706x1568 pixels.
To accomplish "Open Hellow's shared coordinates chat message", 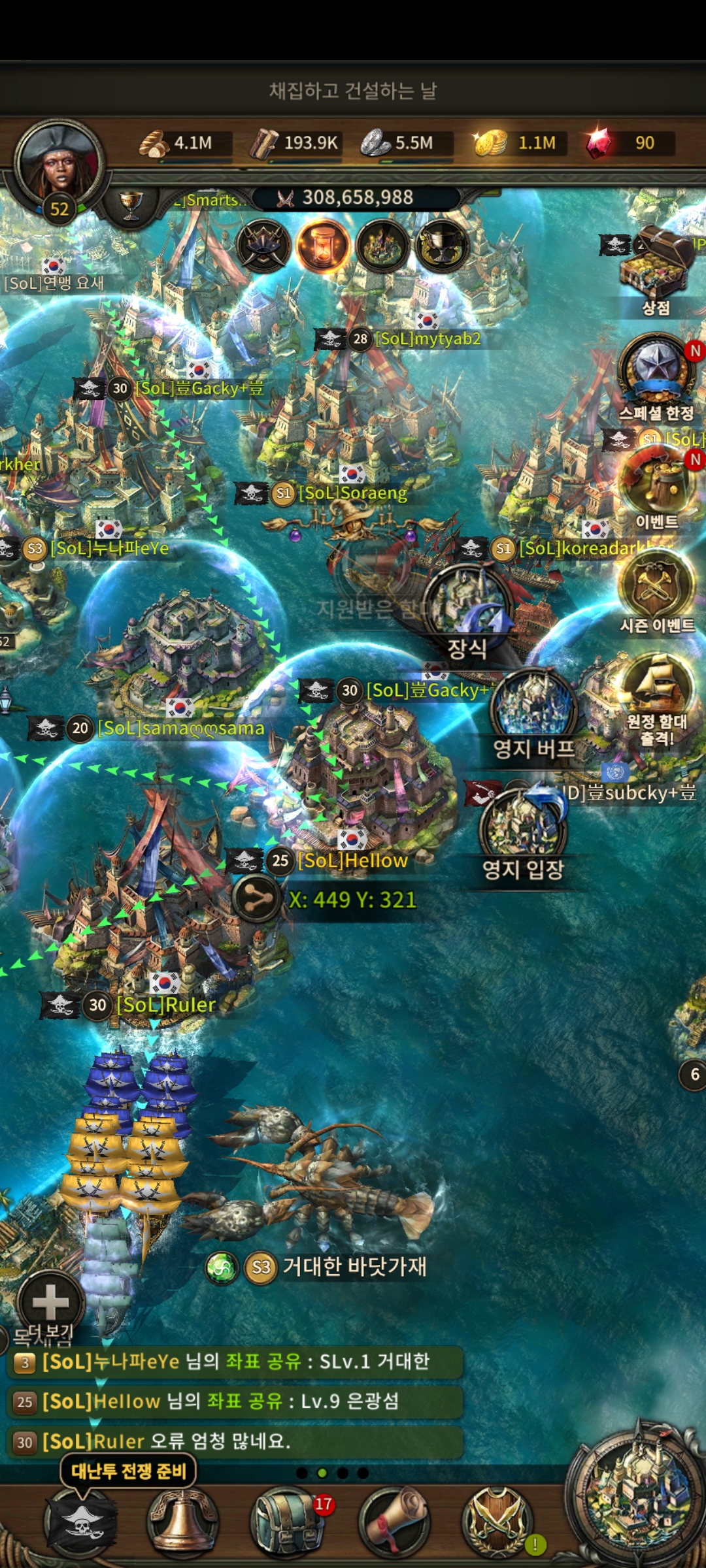I will coord(235,1401).
